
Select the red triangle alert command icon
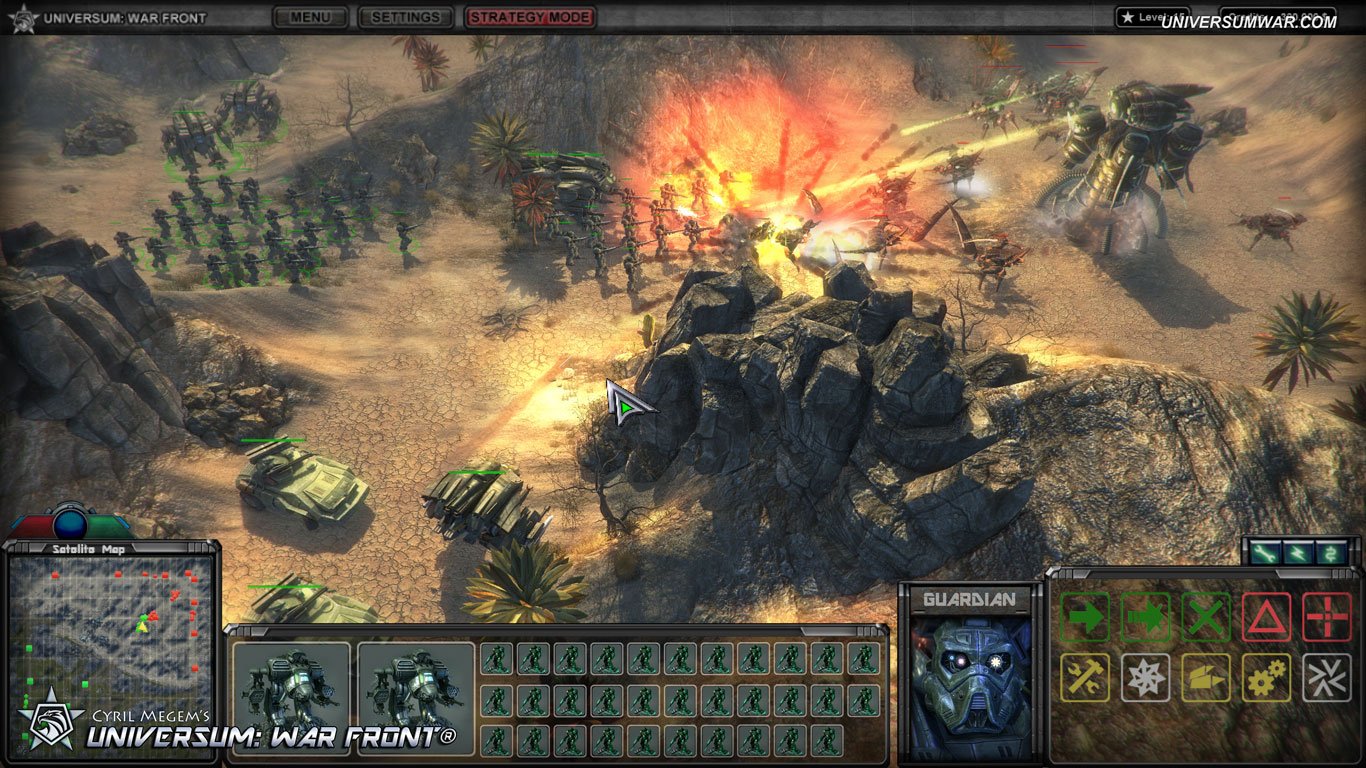point(1264,617)
